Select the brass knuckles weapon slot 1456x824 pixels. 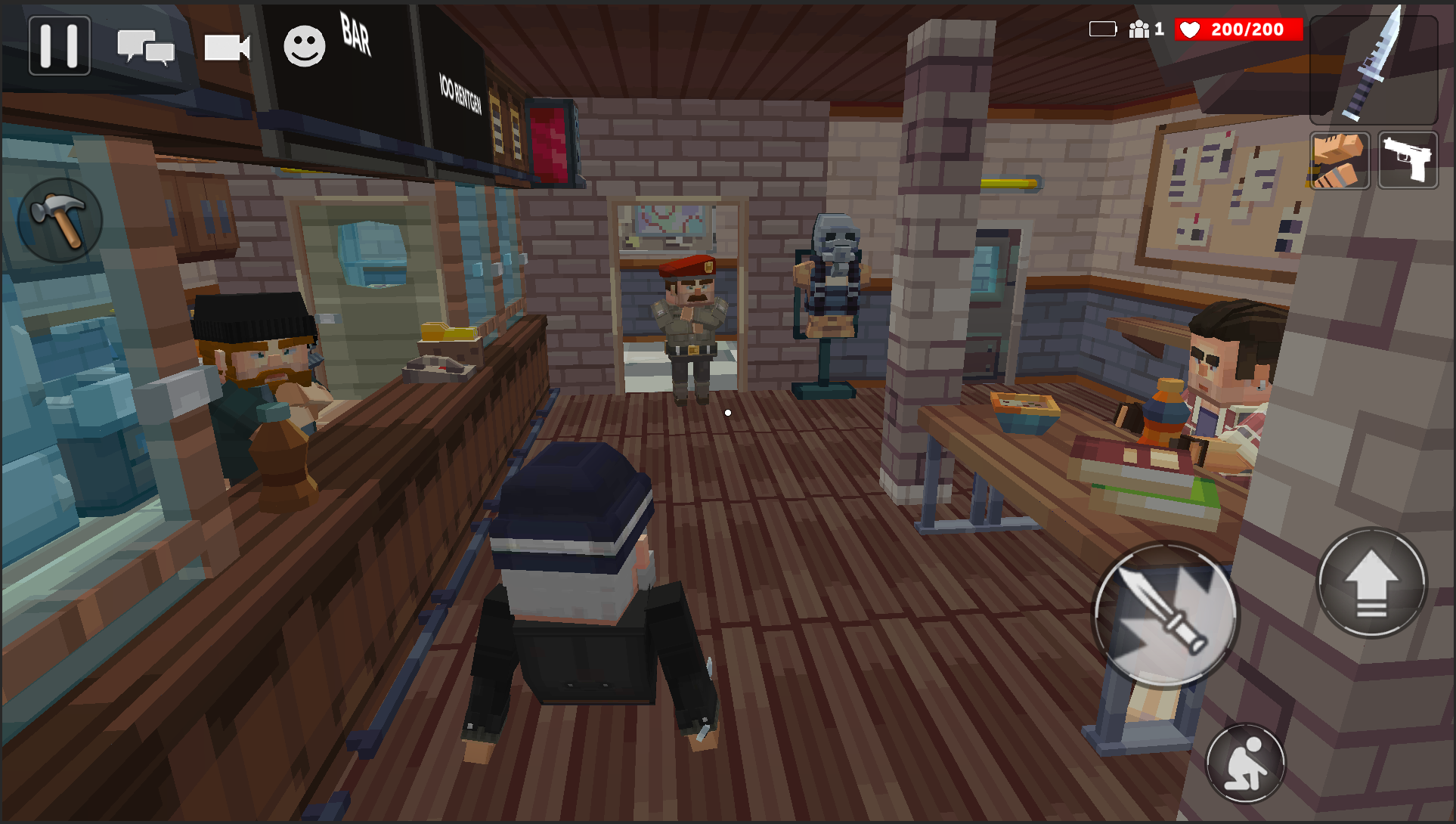1339,160
